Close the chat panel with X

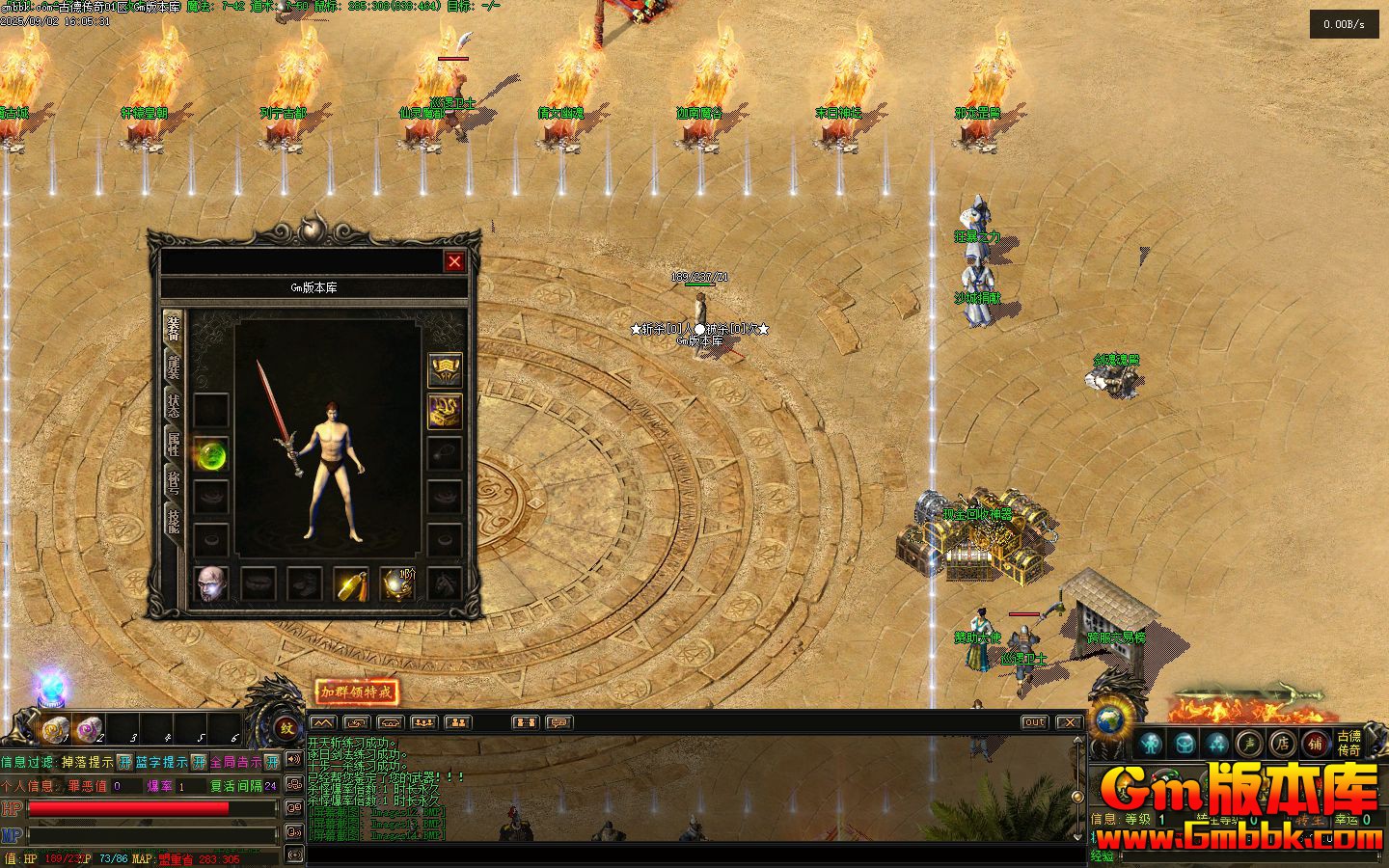click(x=1069, y=721)
